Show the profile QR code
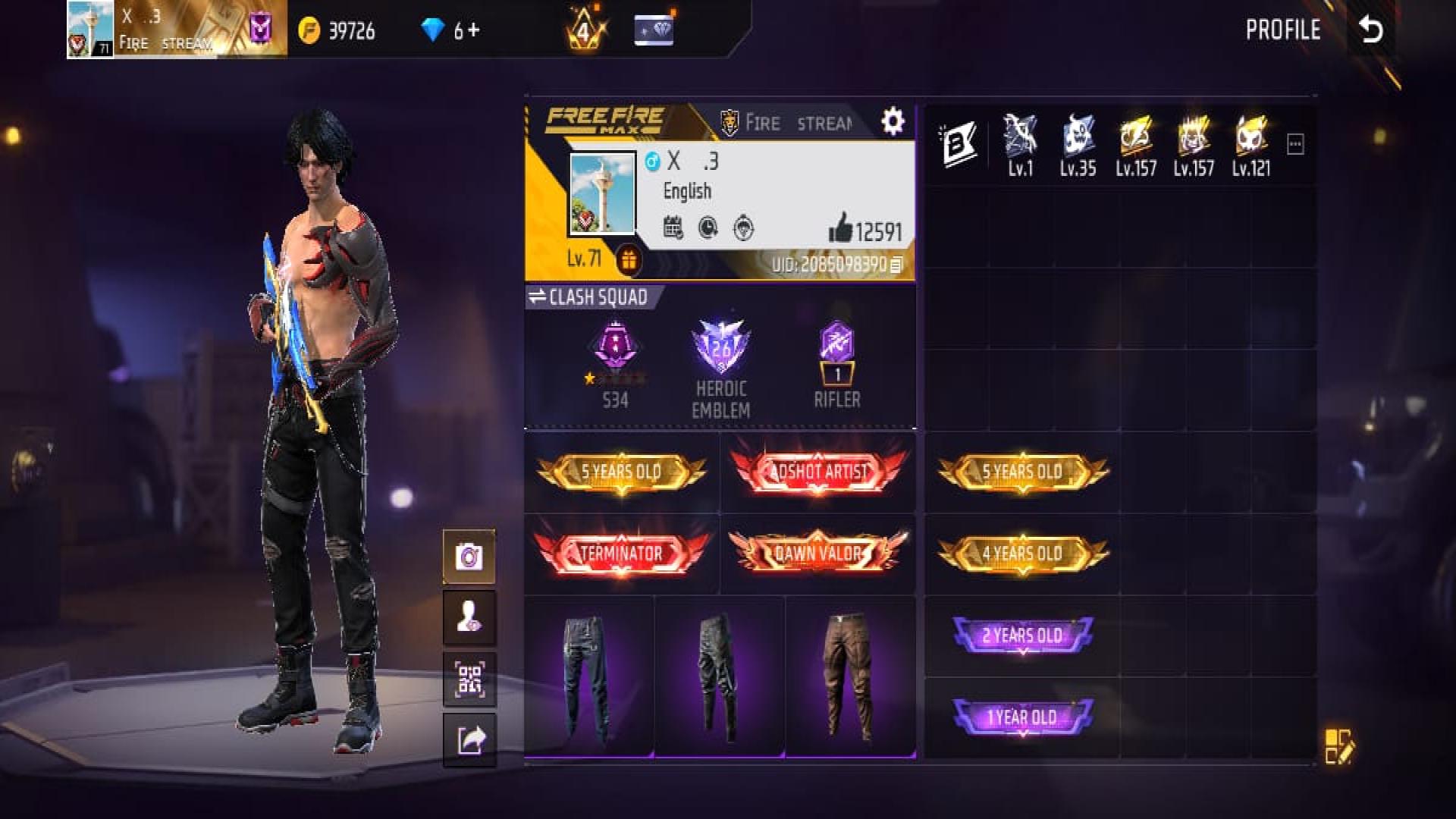The image size is (1456, 819). click(x=469, y=679)
